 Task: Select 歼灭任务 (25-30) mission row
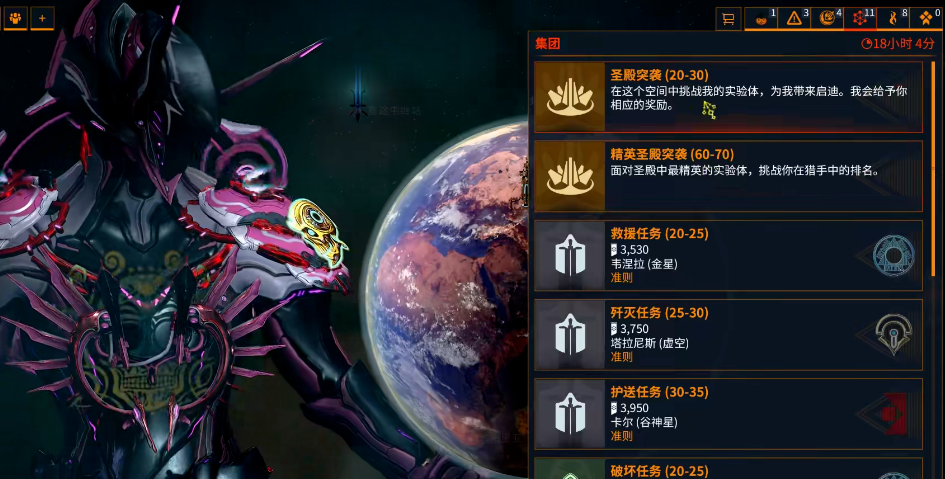tap(728, 334)
